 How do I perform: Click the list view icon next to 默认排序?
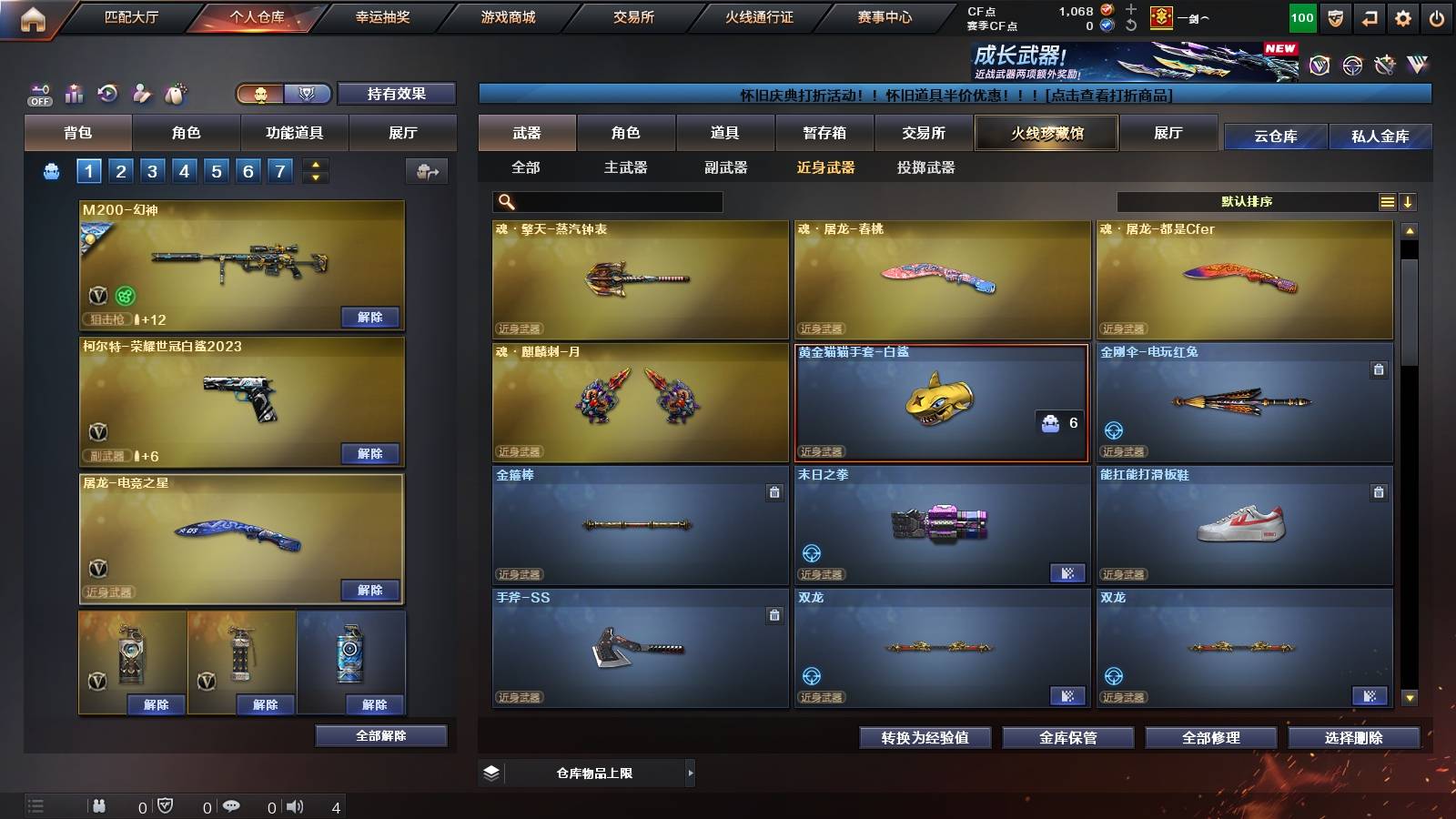click(x=1387, y=202)
